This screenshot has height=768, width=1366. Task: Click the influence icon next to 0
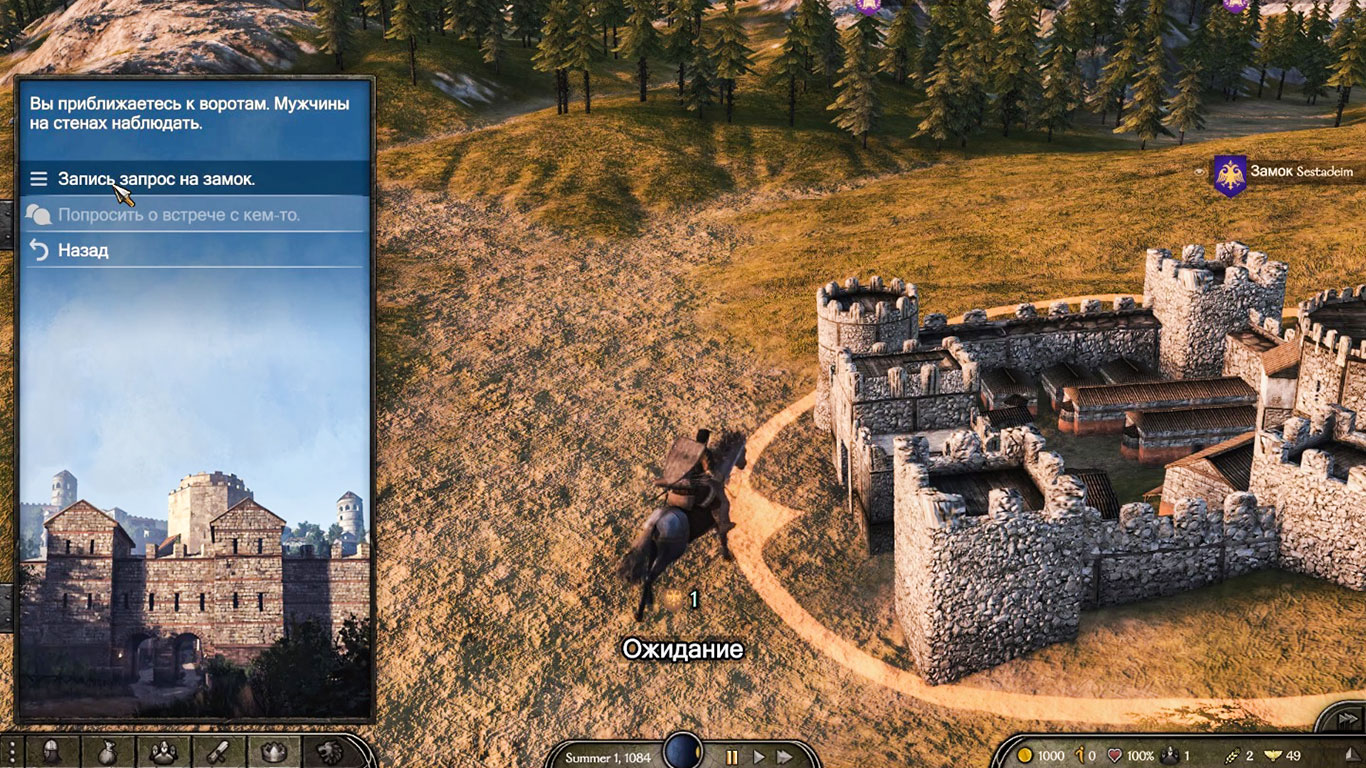tap(1079, 755)
